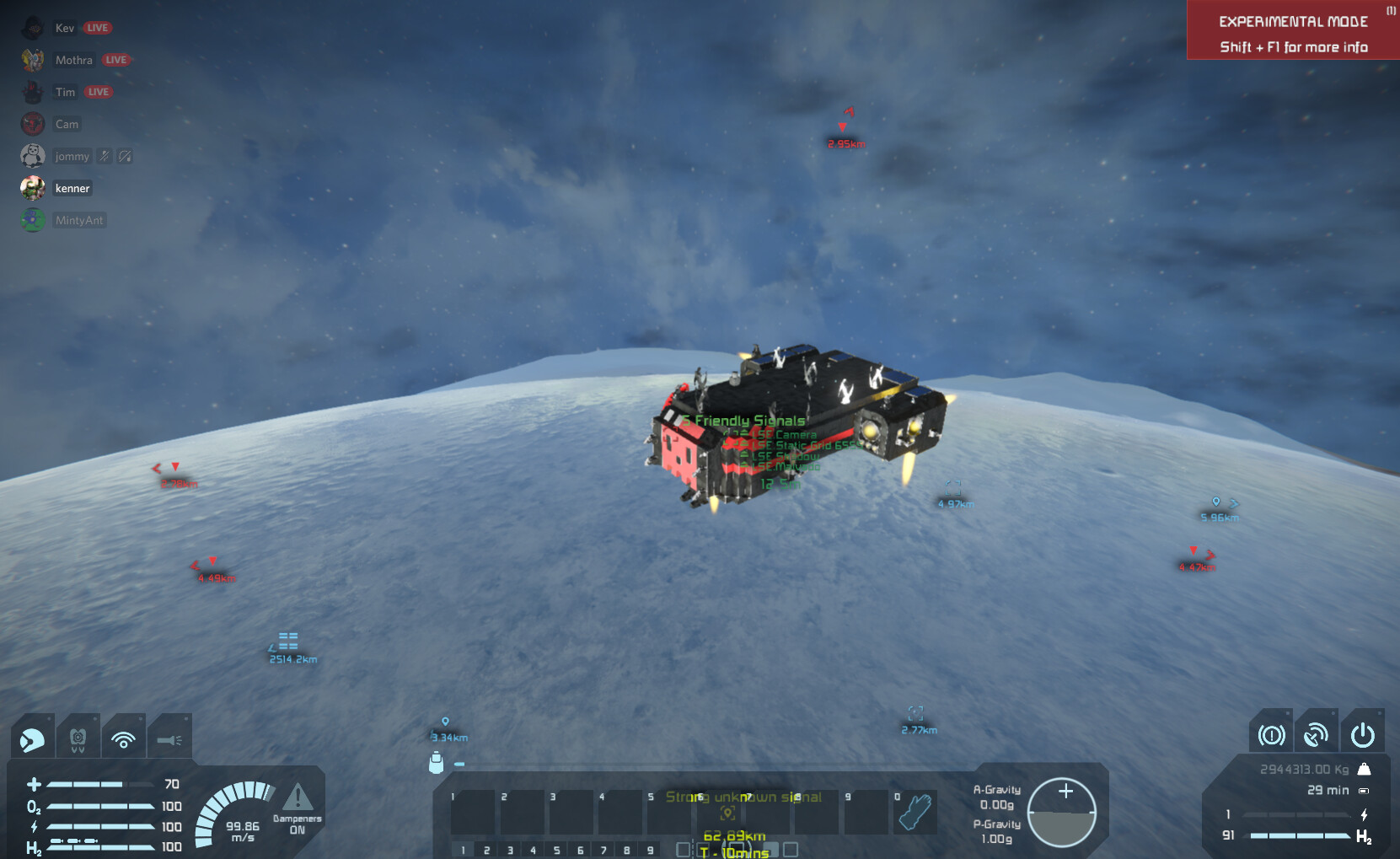This screenshot has height=859, width=1400.
Task: Switch to toolbar page 5
Action: point(556,850)
